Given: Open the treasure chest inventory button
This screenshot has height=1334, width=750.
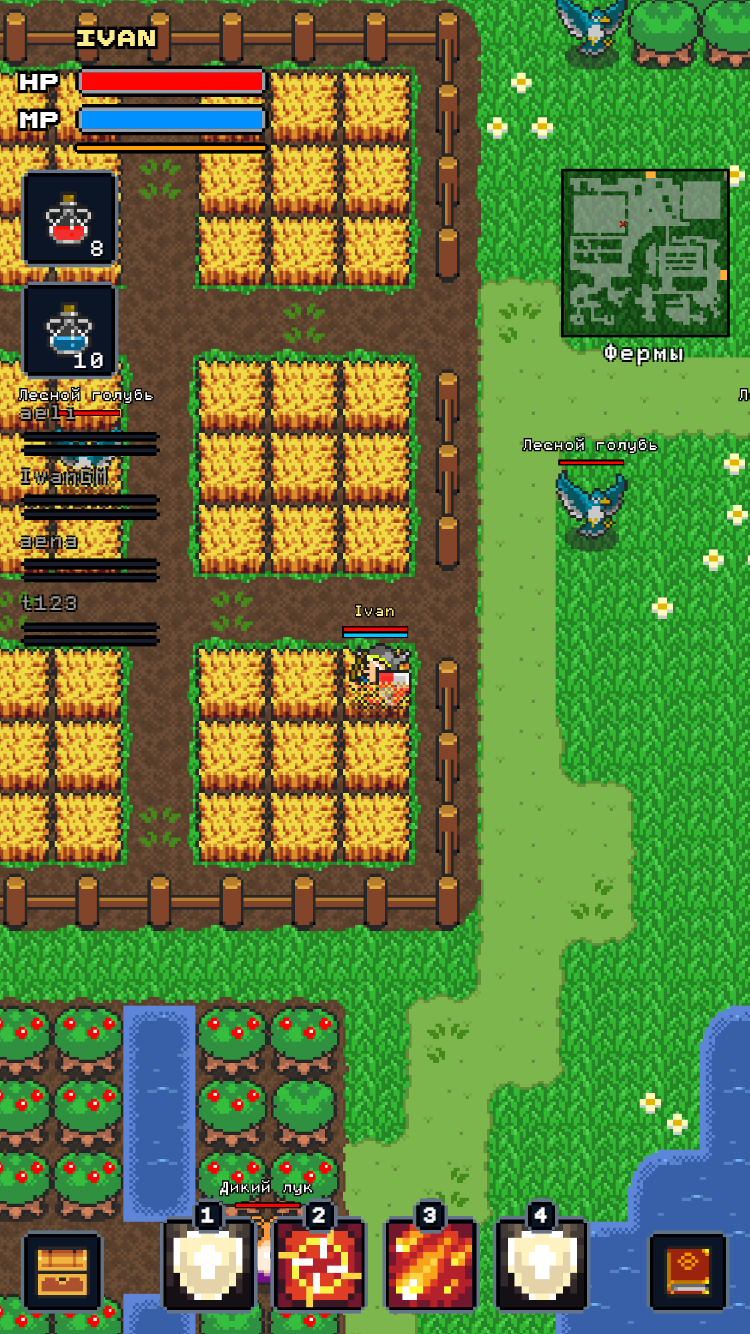Looking at the screenshot, I should pyautogui.click(x=62, y=1272).
